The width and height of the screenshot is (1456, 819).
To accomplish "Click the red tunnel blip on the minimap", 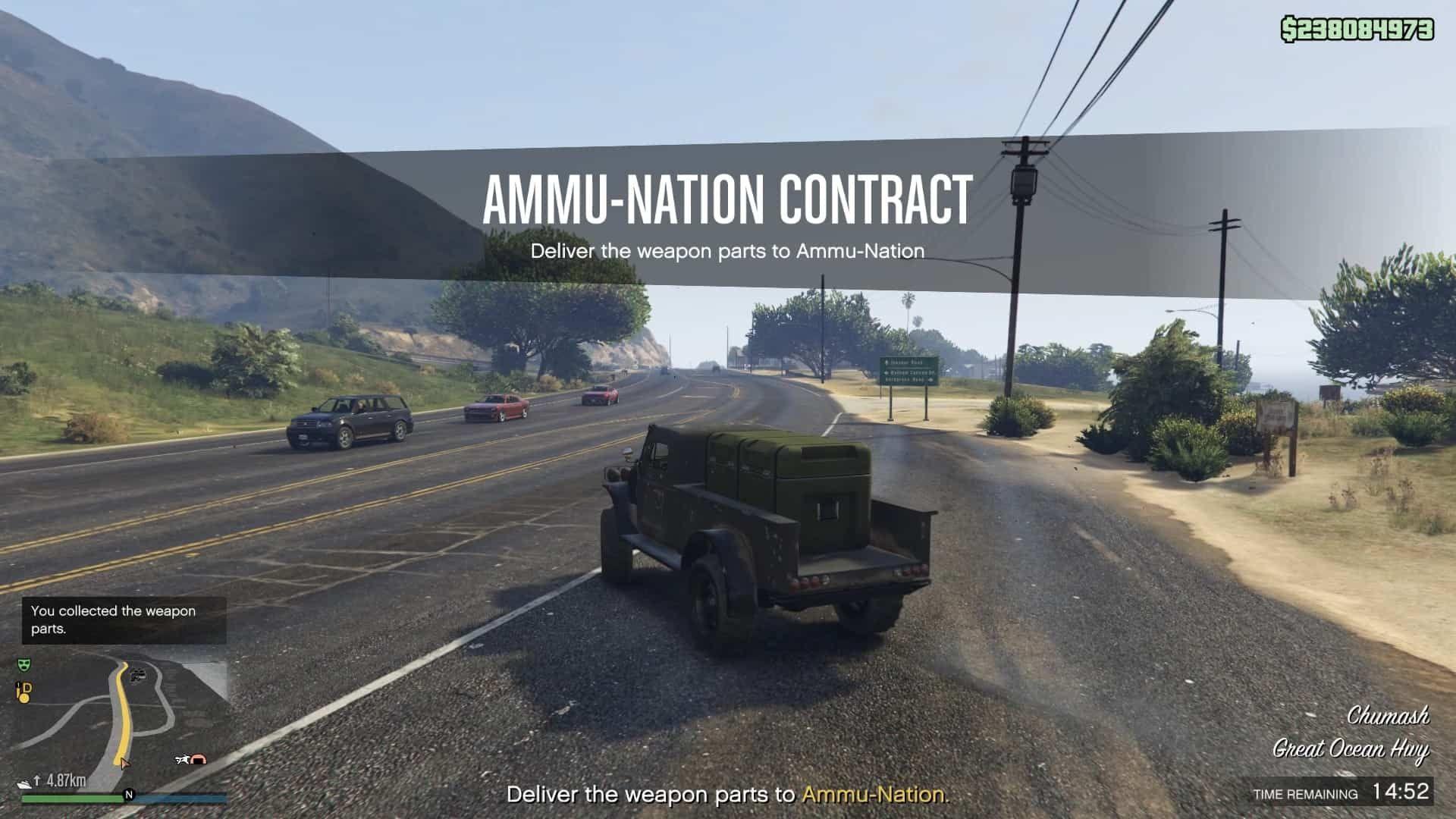I will click(x=198, y=760).
